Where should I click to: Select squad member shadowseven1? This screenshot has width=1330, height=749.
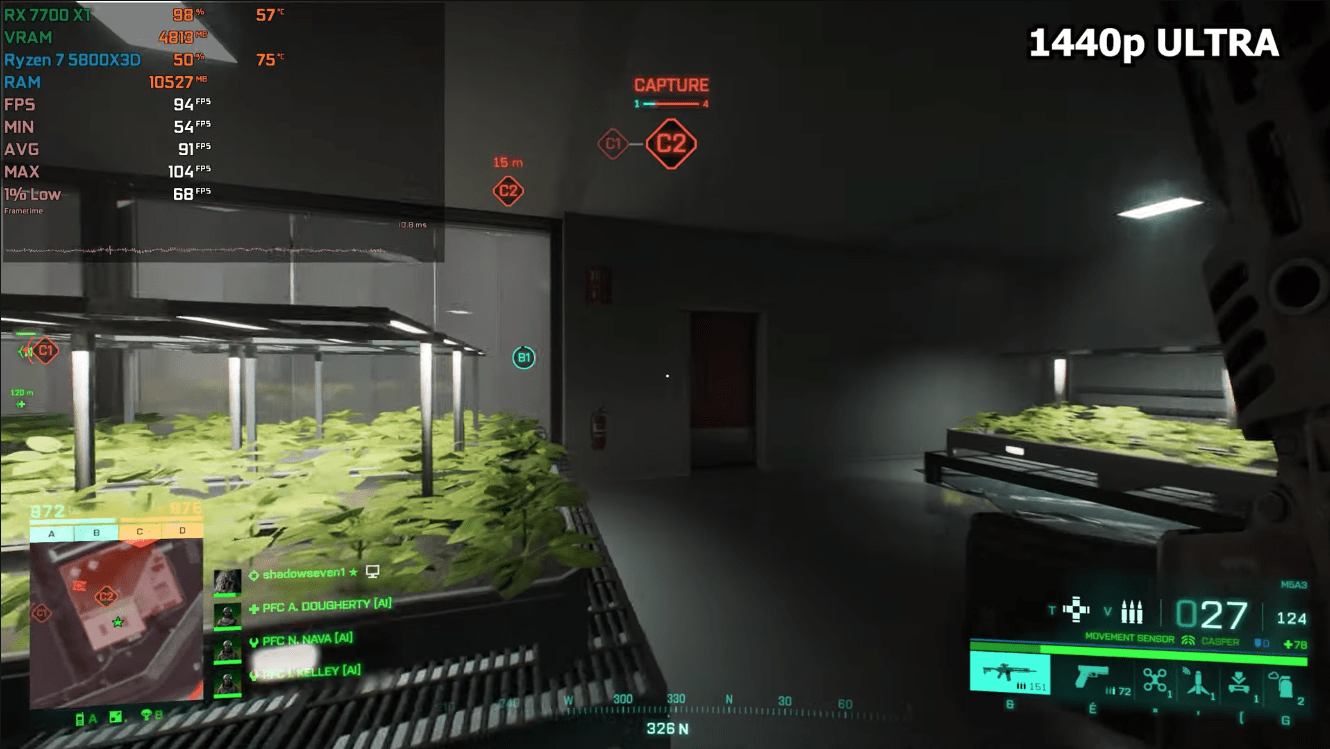pyautogui.click(x=304, y=573)
